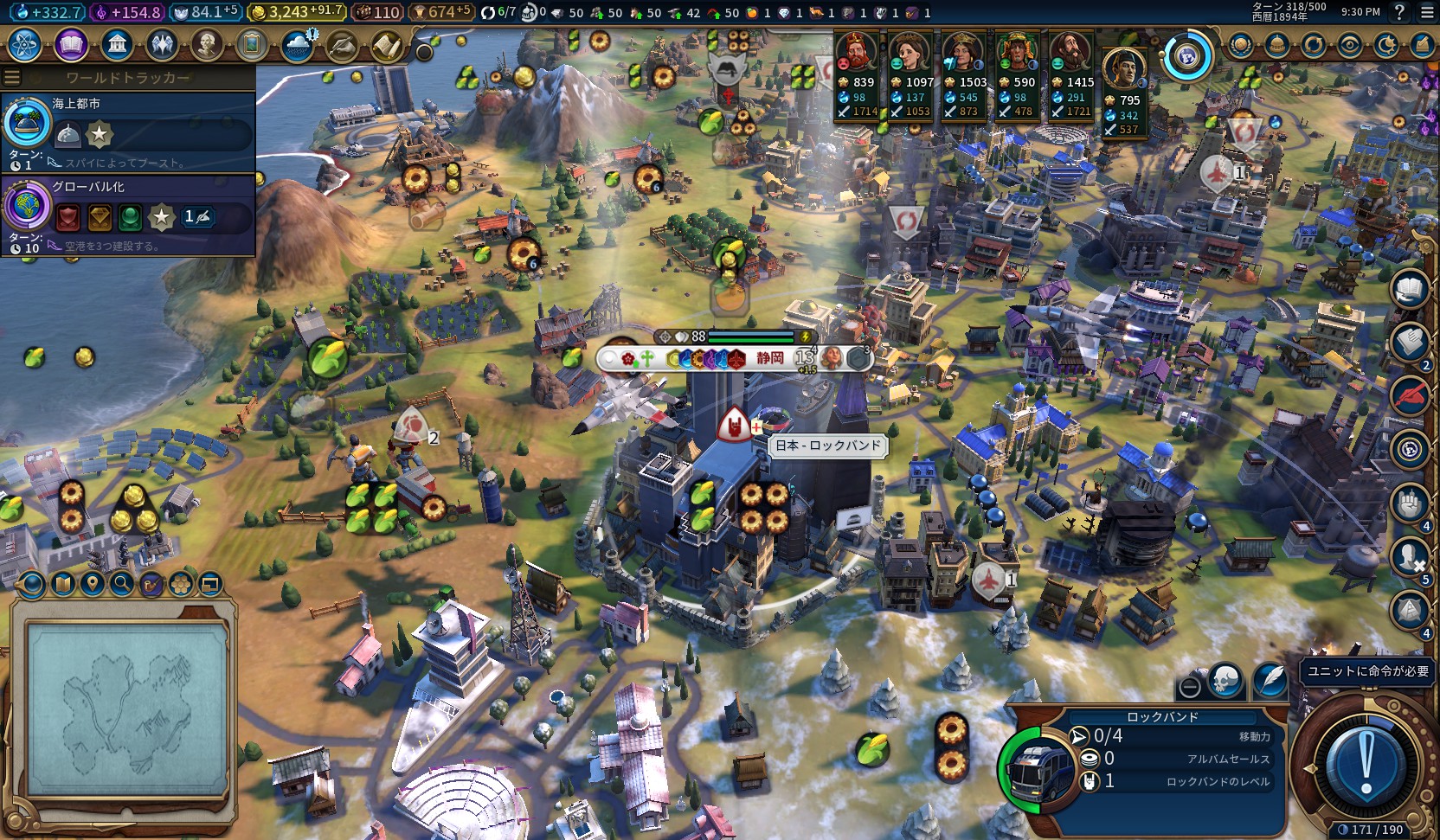Select the 海上都市 research tracker entry
This screenshot has height=840, width=1440.
(128, 131)
